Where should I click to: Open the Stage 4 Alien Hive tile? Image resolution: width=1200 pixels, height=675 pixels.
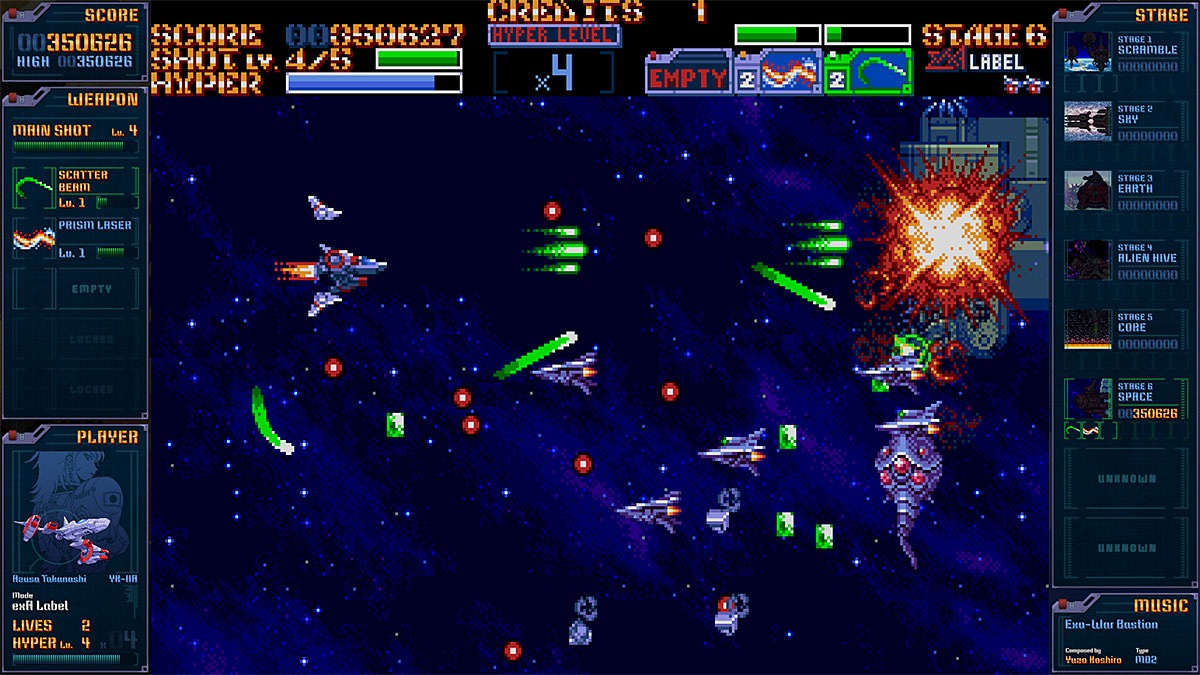(x=1123, y=260)
